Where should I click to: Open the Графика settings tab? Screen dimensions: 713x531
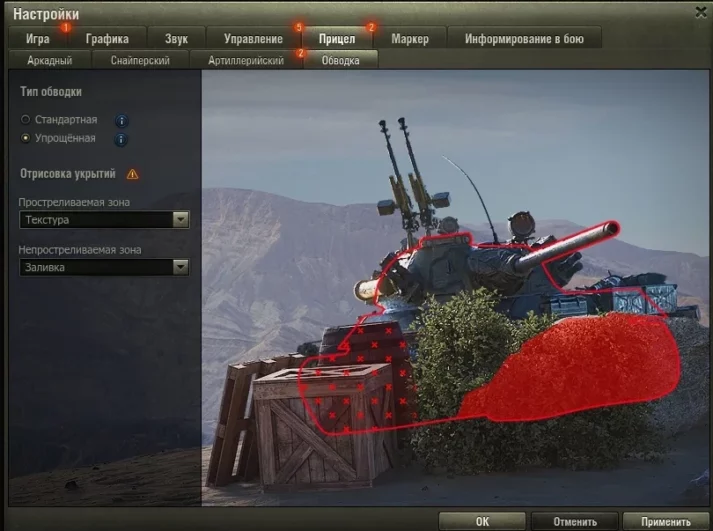107,39
